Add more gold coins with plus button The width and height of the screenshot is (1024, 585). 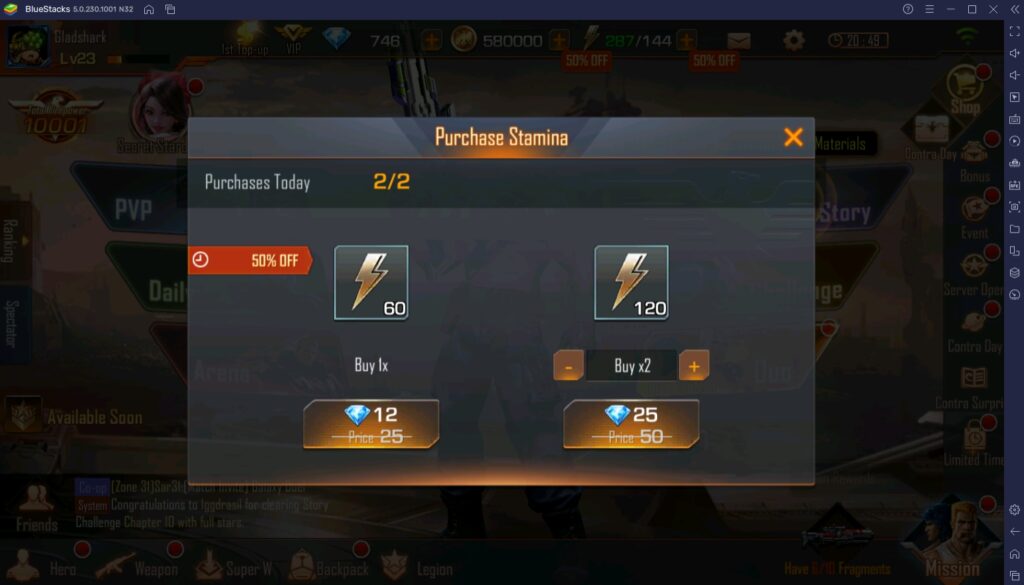coord(559,41)
